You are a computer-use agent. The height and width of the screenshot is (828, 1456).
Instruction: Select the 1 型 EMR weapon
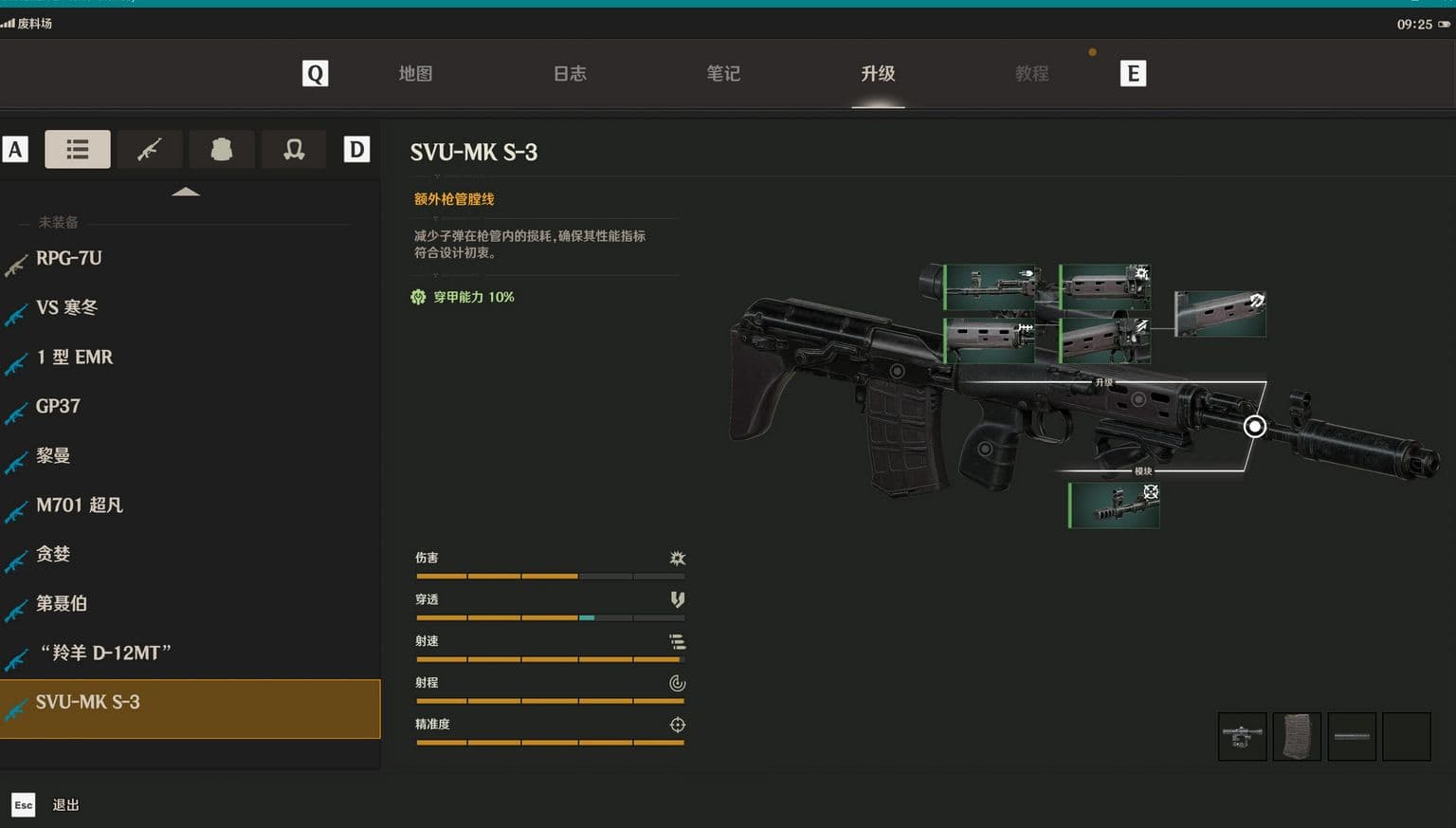click(x=74, y=358)
